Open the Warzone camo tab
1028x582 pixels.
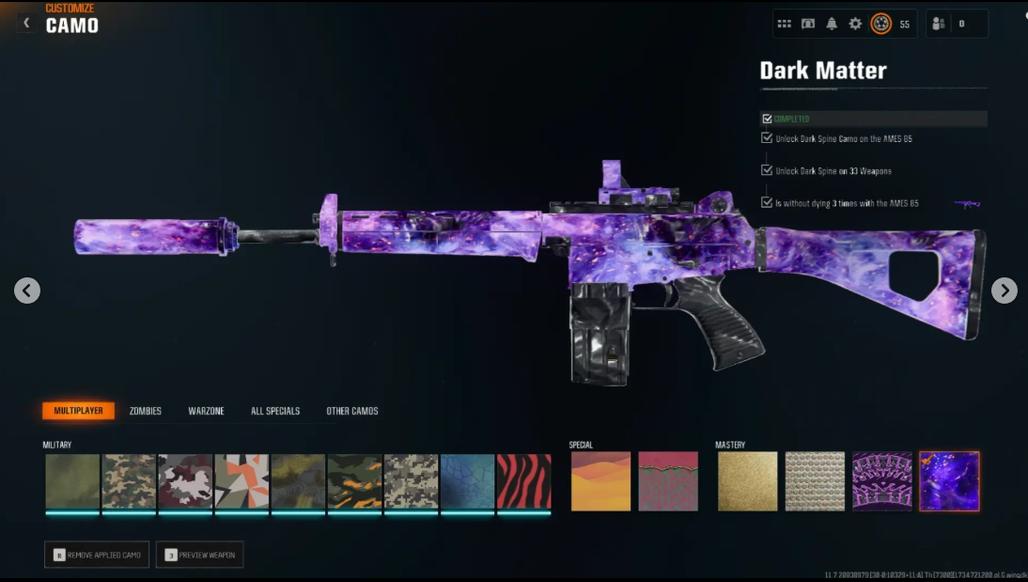coord(206,411)
